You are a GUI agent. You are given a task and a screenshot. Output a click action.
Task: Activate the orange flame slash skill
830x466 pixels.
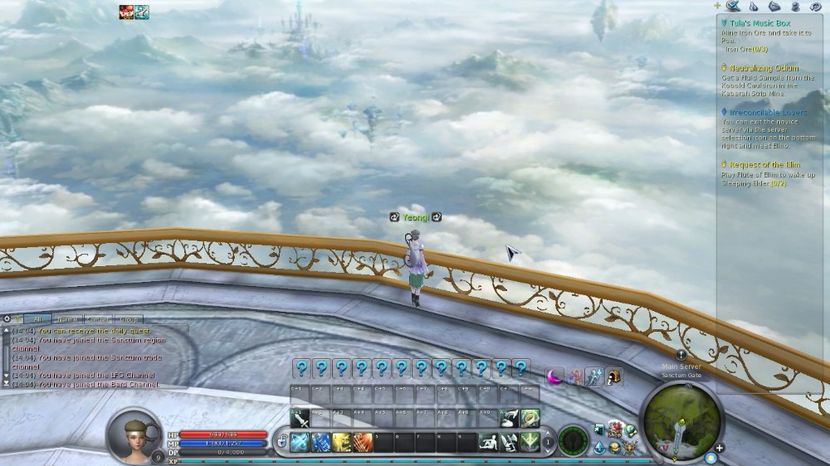click(362, 441)
